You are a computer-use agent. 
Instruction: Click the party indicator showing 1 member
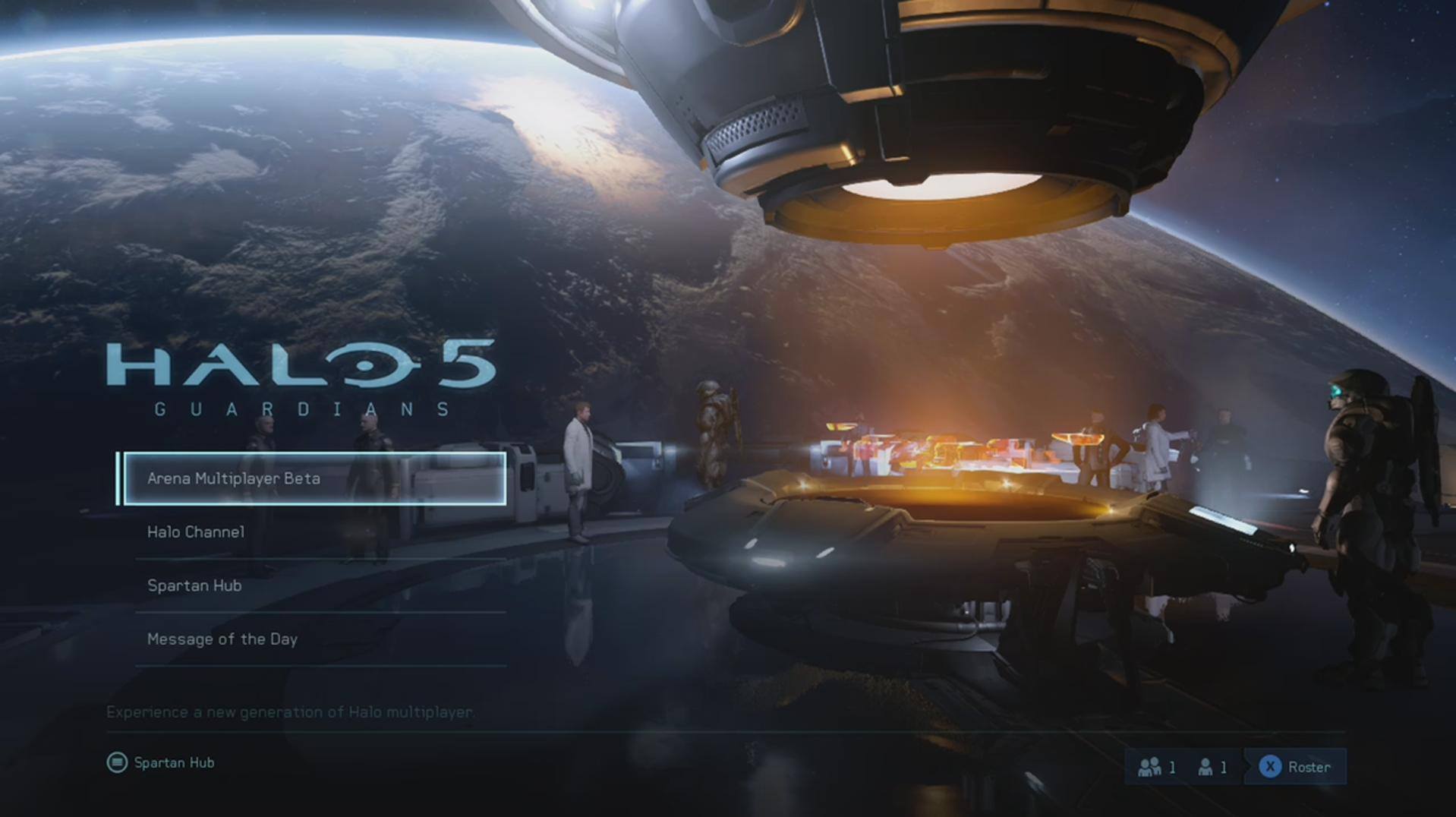tap(1157, 766)
